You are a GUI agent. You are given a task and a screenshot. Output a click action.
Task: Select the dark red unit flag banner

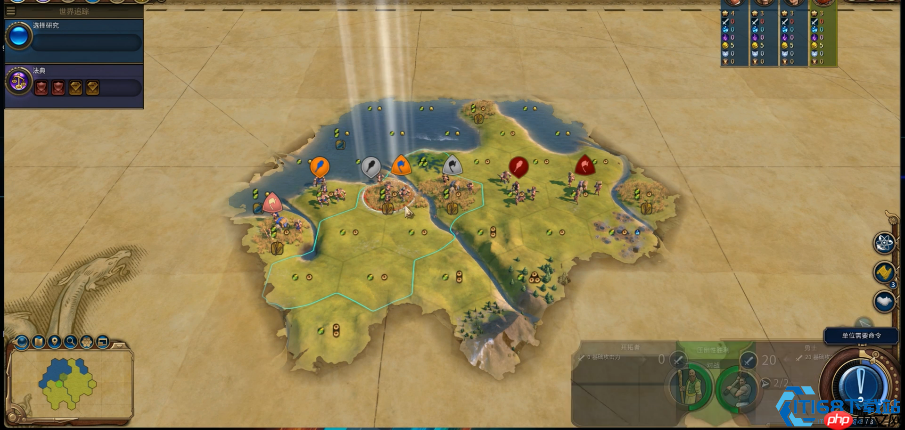point(518,166)
